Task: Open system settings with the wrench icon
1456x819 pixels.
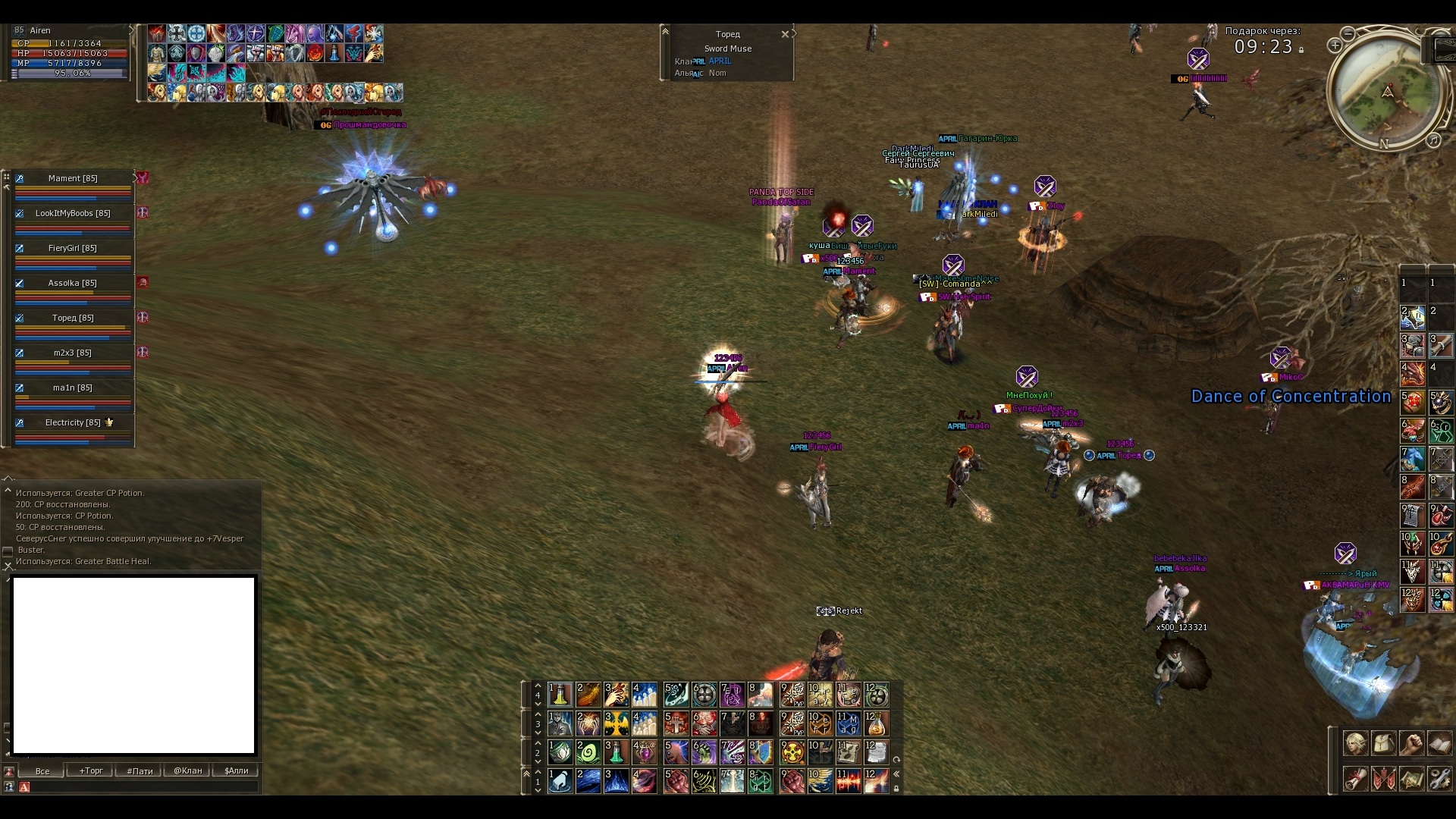Action: [x=1439, y=779]
